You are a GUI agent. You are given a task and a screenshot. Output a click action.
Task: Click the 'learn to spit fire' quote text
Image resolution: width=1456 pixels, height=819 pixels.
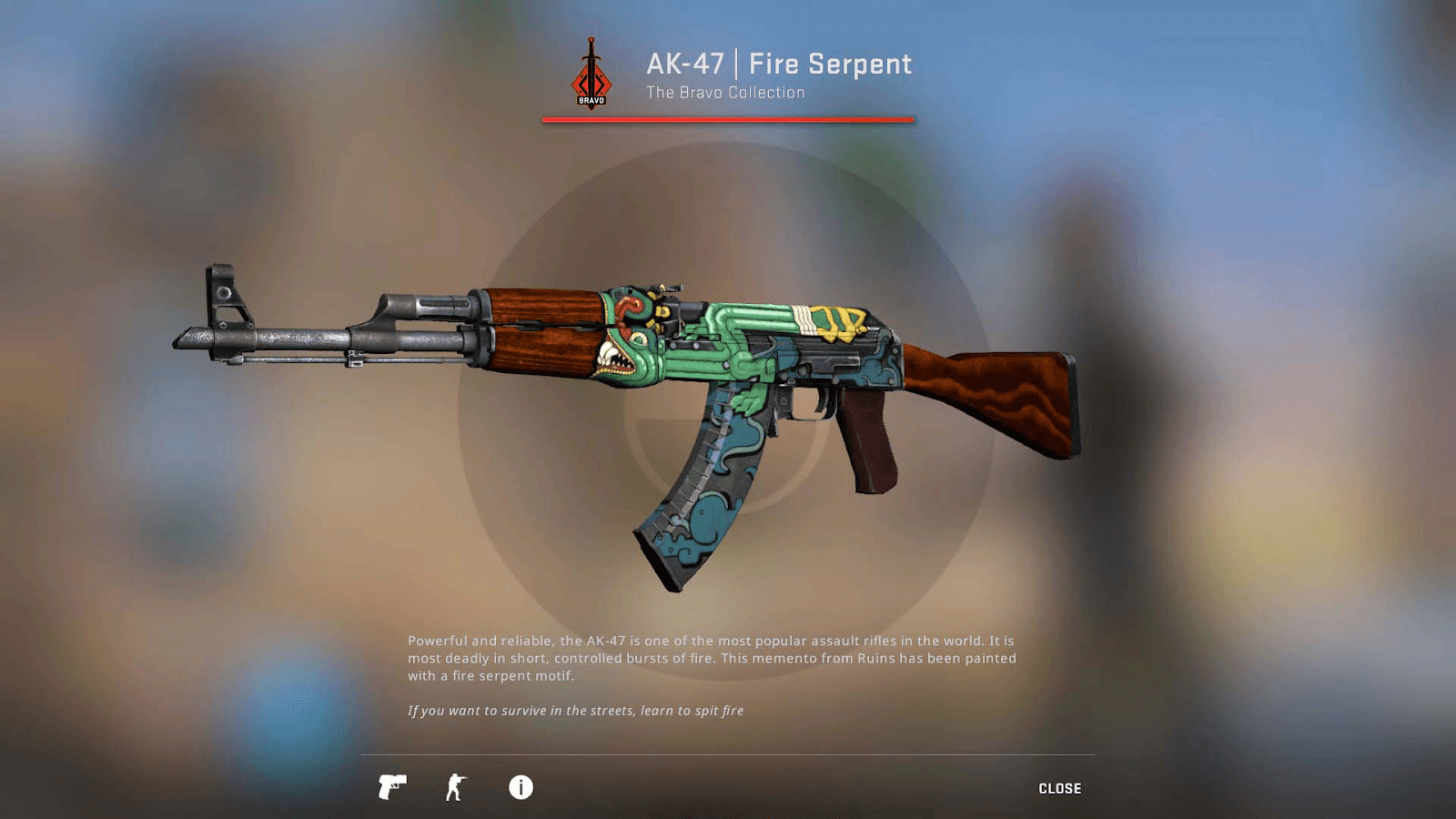[x=576, y=711]
